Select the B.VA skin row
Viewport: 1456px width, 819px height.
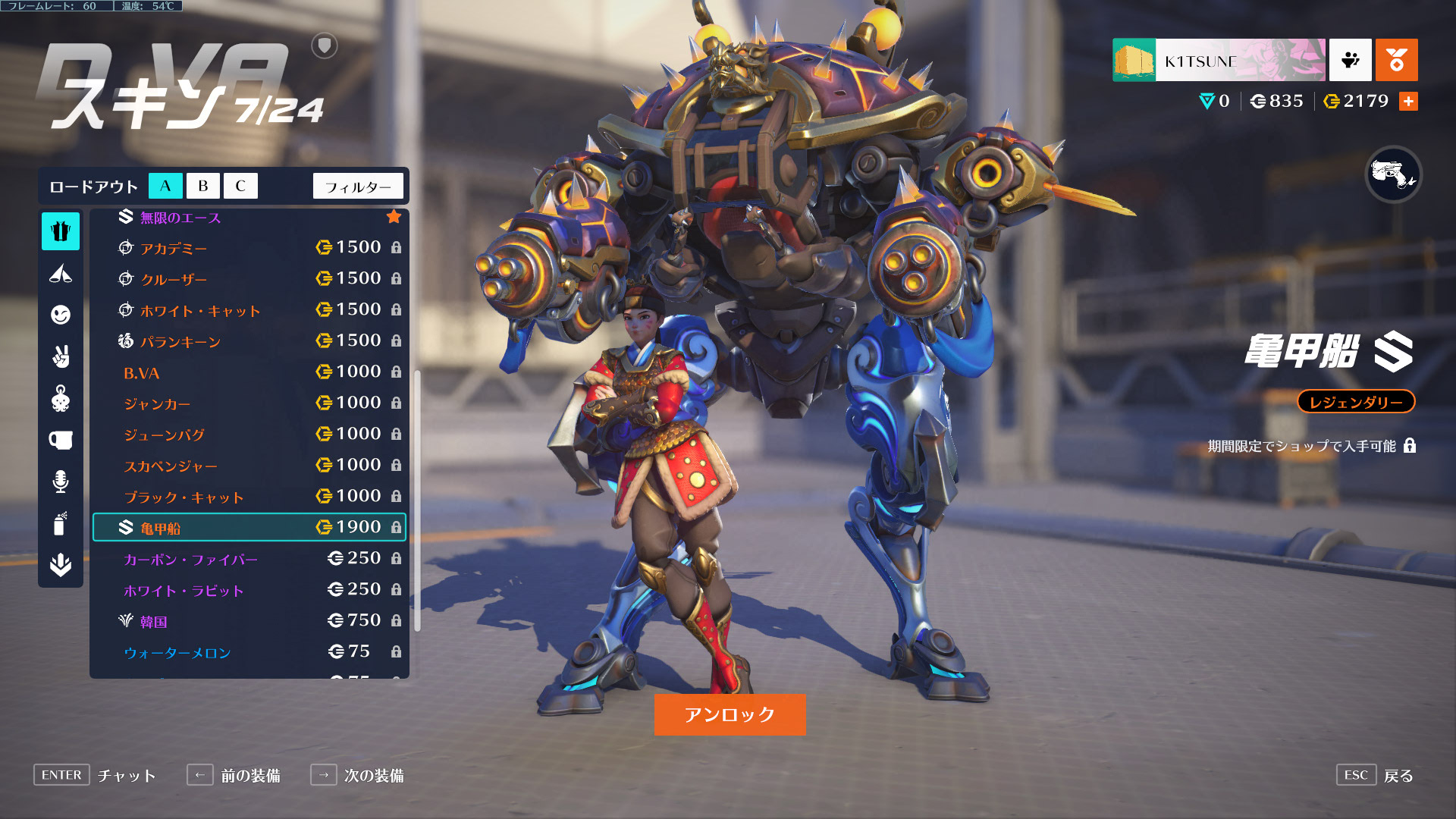(249, 372)
